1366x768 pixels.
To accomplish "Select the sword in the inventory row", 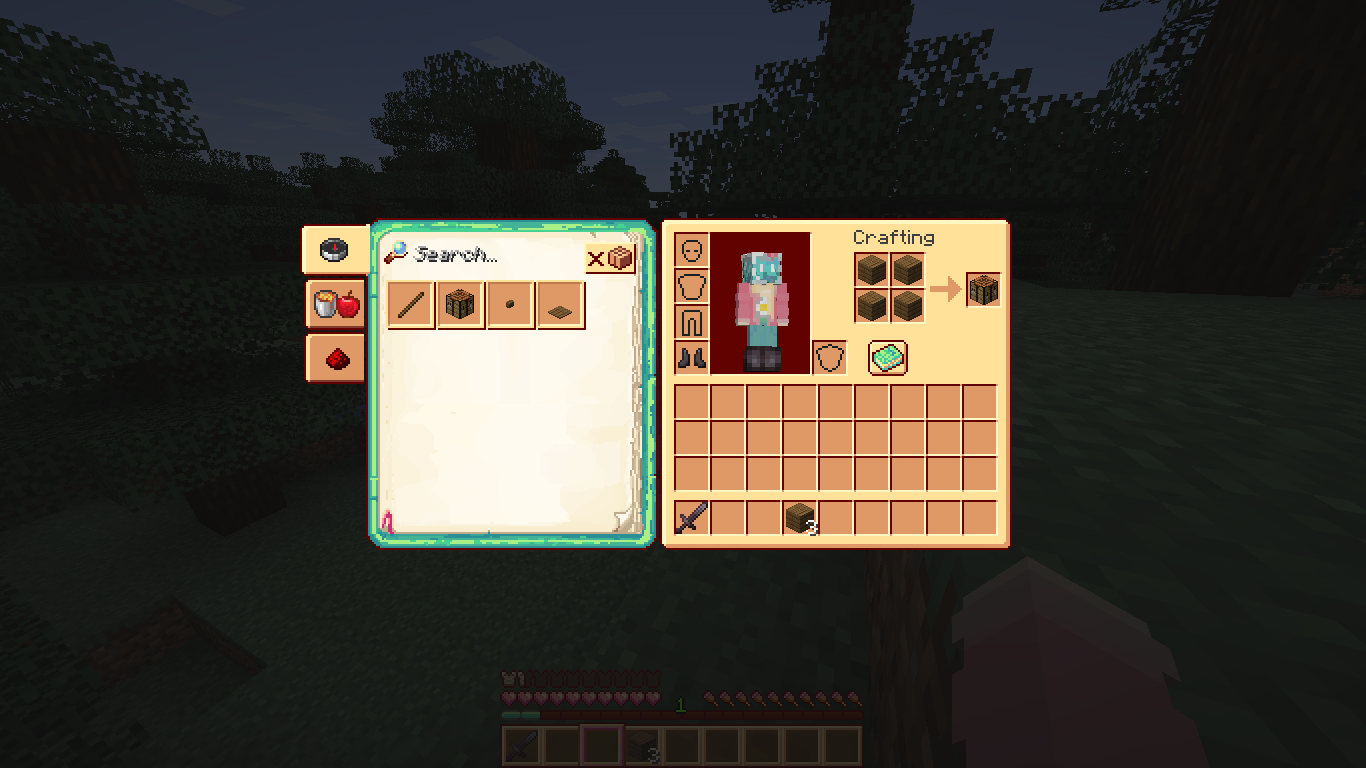I will tap(691, 517).
